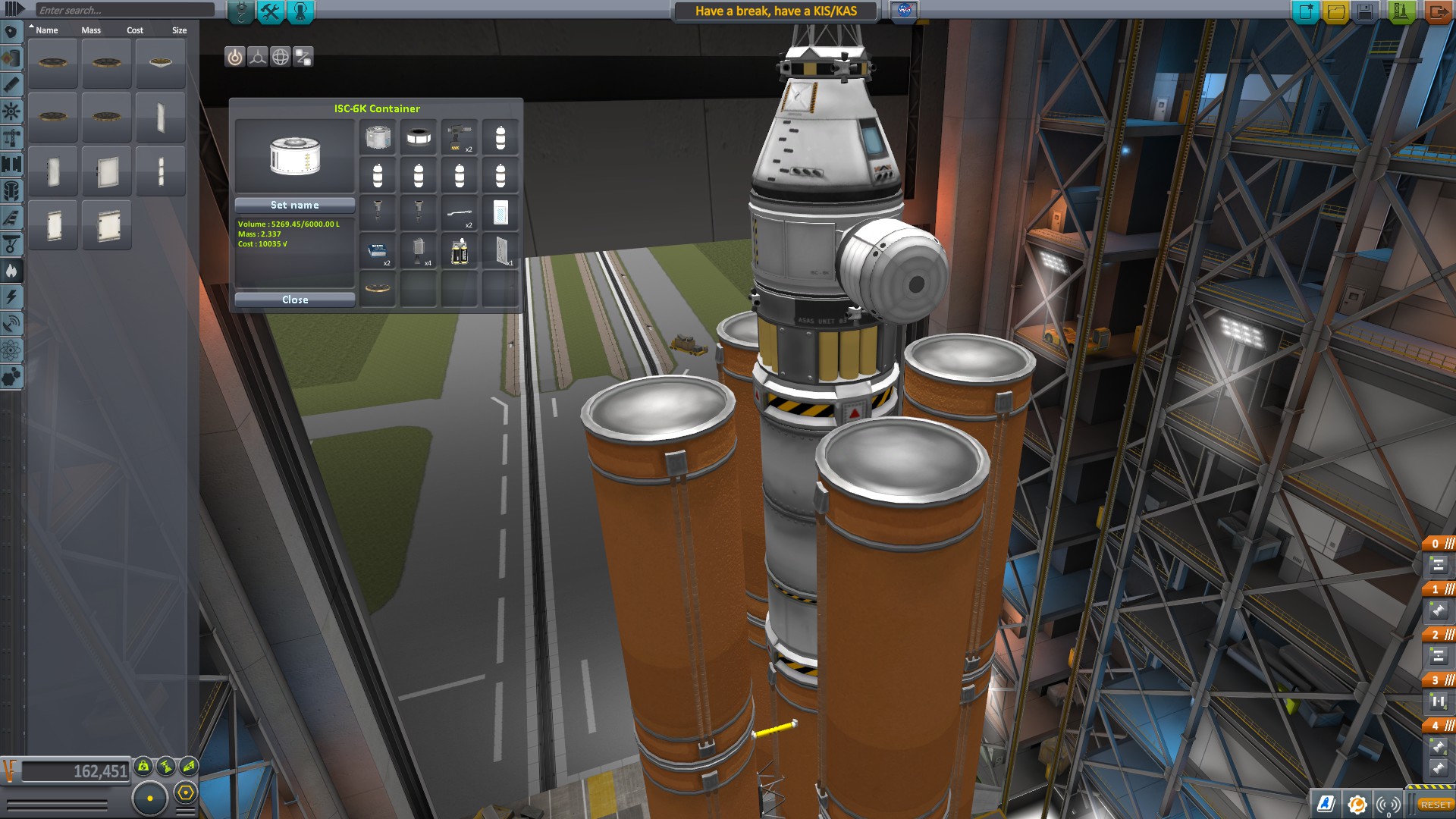1456x819 pixels.
Task: Open the crew assignment tab
Action: coord(300,11)
